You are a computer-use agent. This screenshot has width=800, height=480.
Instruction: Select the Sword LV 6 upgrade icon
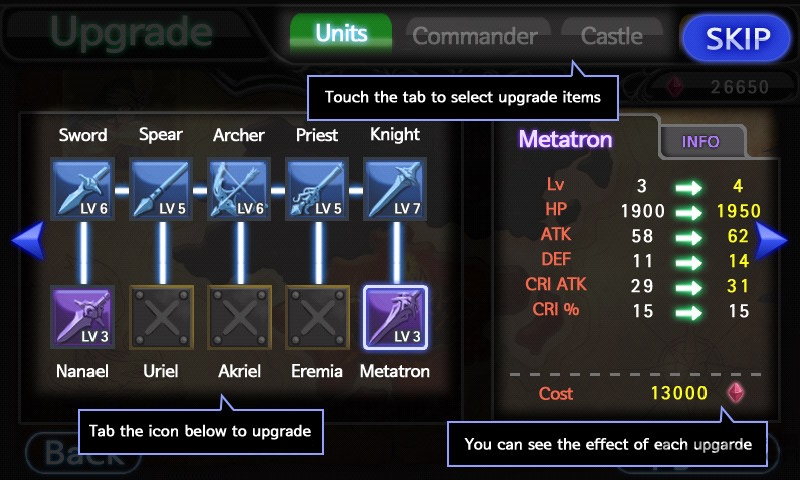pos(82,189)
